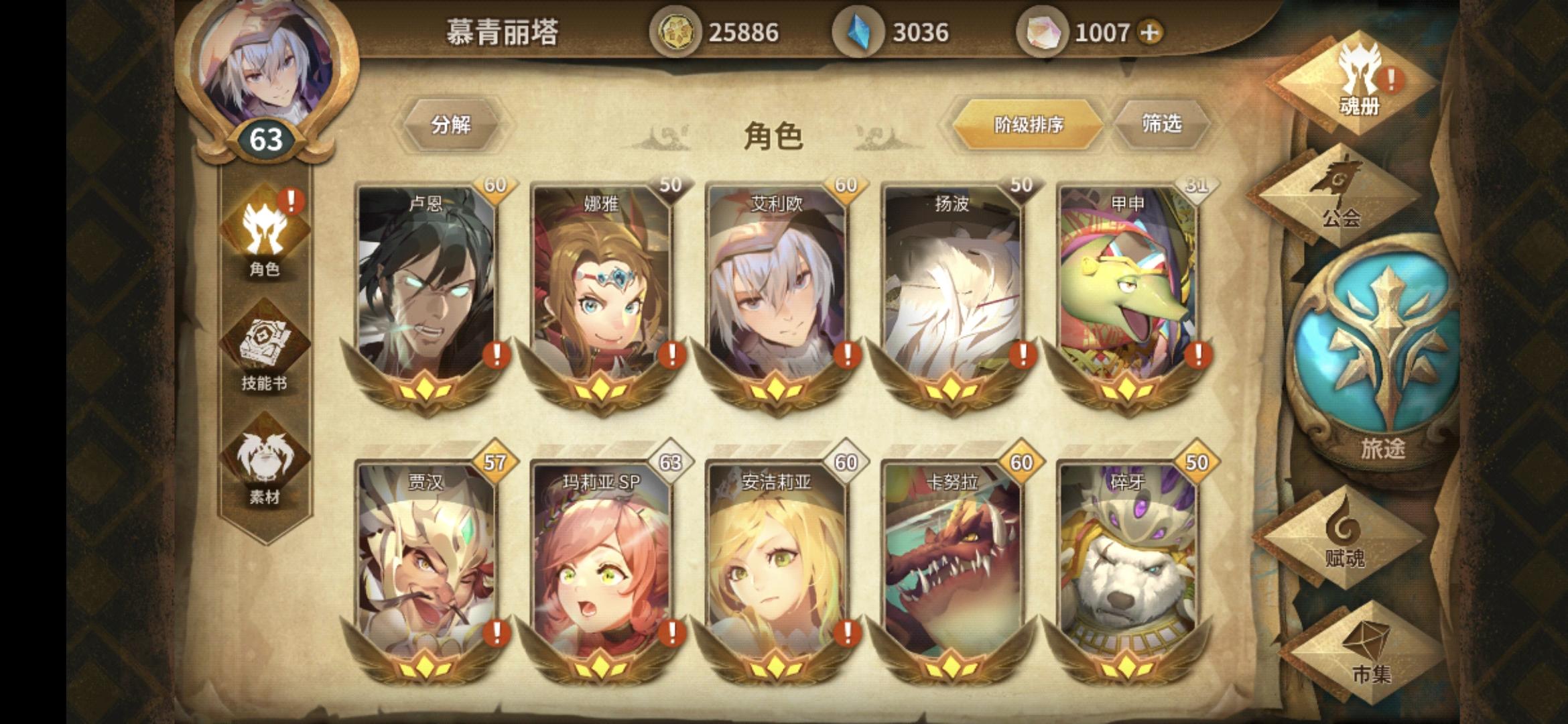This screenshot has width=1568, height=724.
Task: Open the 筛选 filter options
Action: click(1164, 123)
